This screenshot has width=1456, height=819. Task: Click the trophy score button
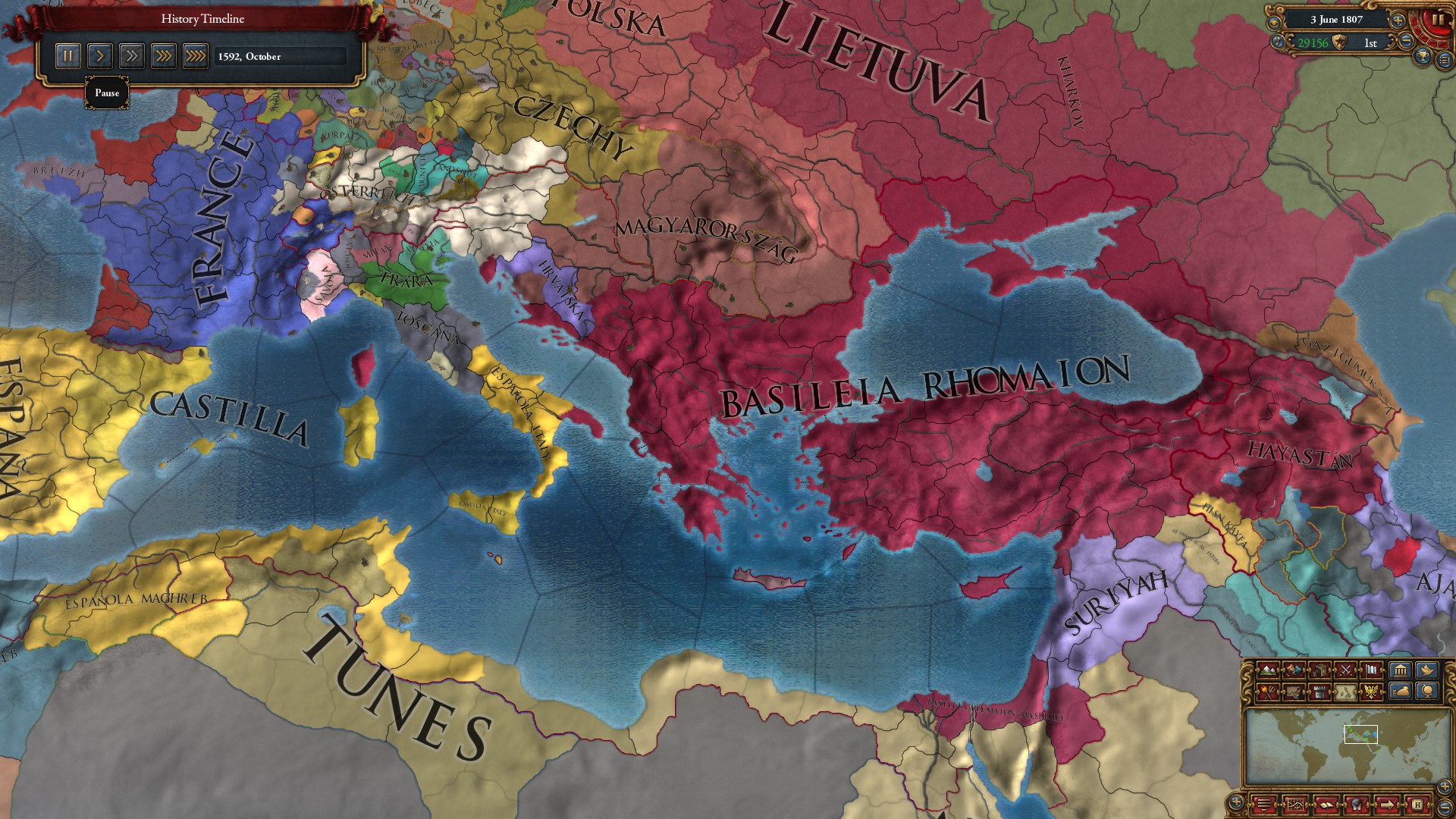(1422, 58)
